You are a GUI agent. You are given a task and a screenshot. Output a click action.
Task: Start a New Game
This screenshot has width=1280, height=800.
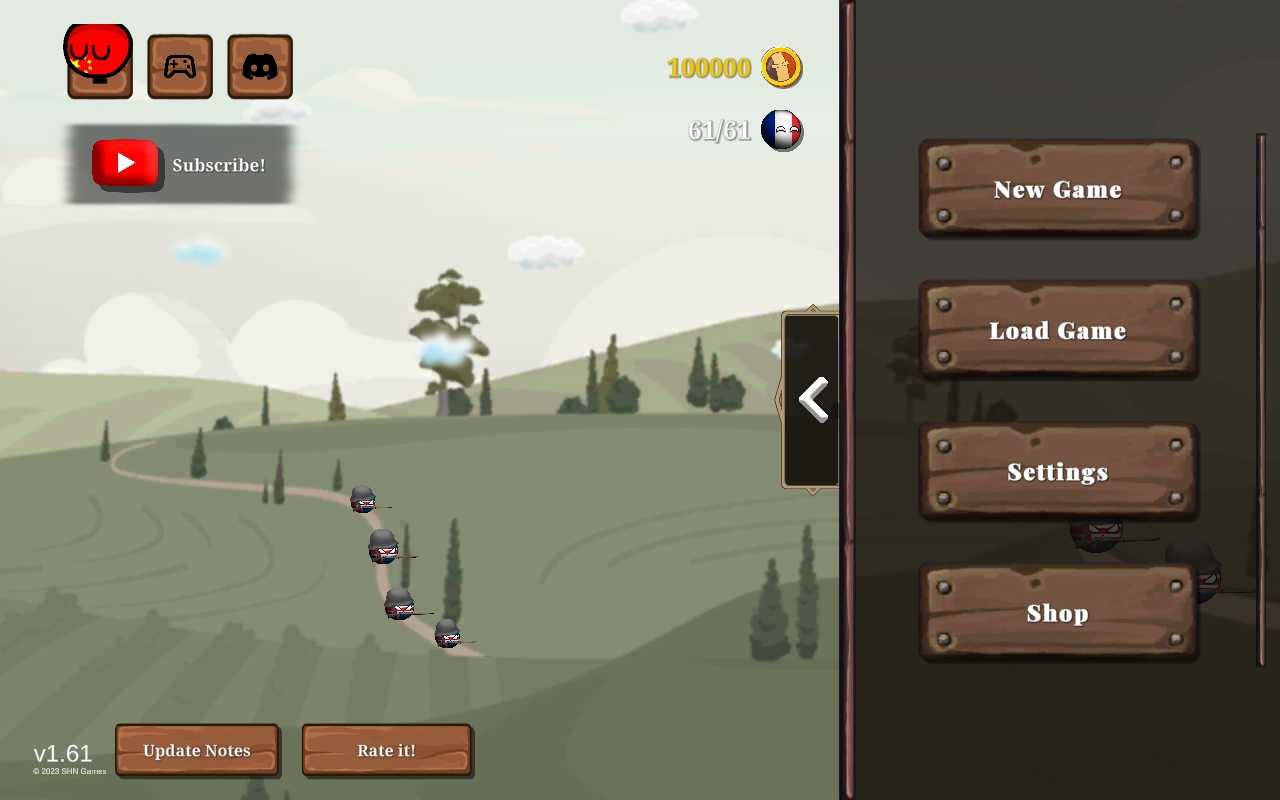click(1058, 189)
